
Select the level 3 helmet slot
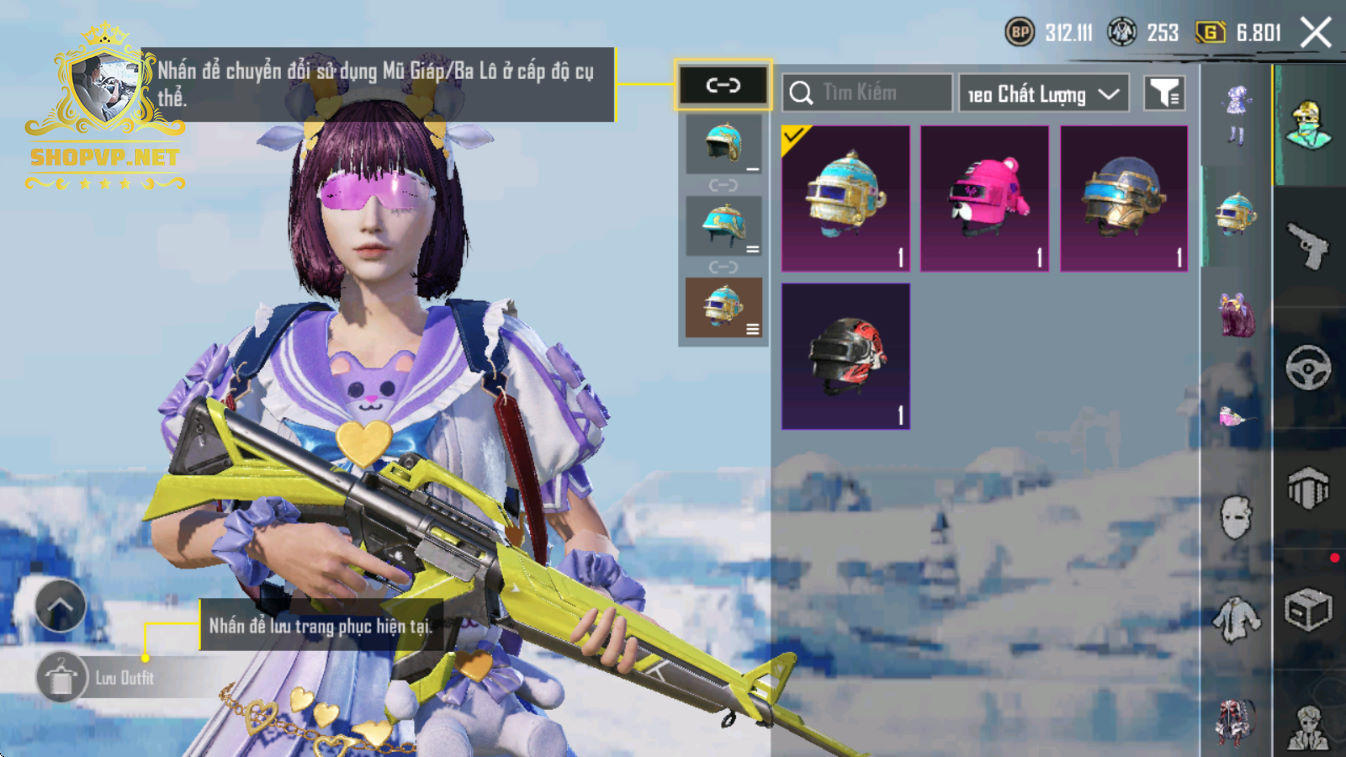tap(723, 307)
